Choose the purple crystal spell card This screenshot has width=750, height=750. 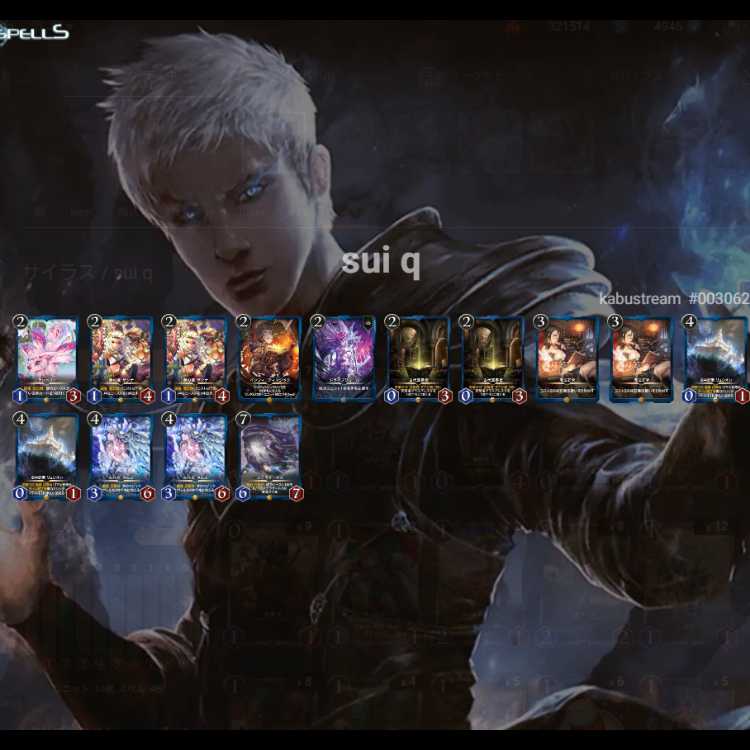[x=343, y=359]
